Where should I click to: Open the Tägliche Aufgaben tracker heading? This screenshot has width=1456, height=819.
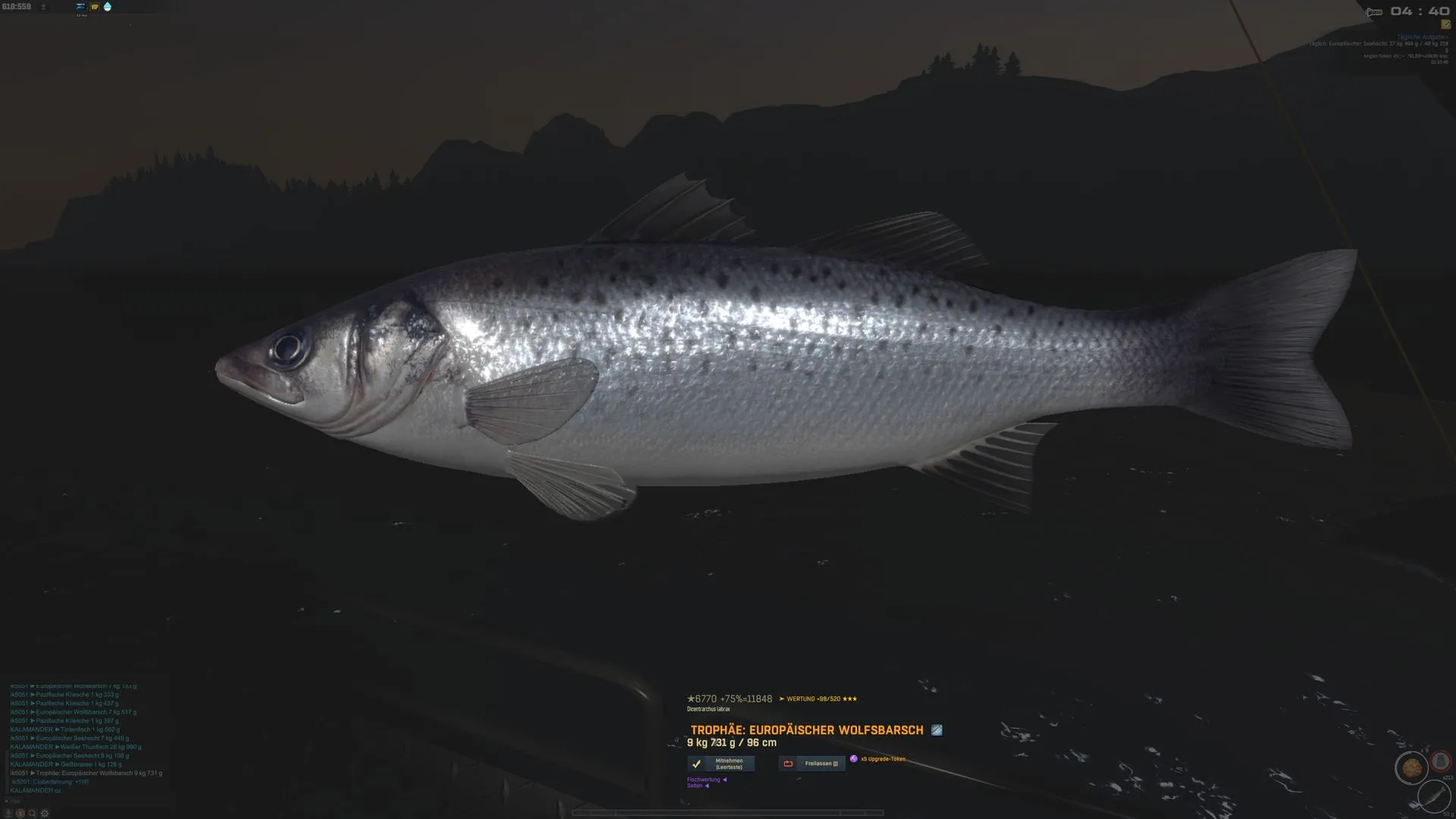pyautogui.click(x=1422, y=37)
